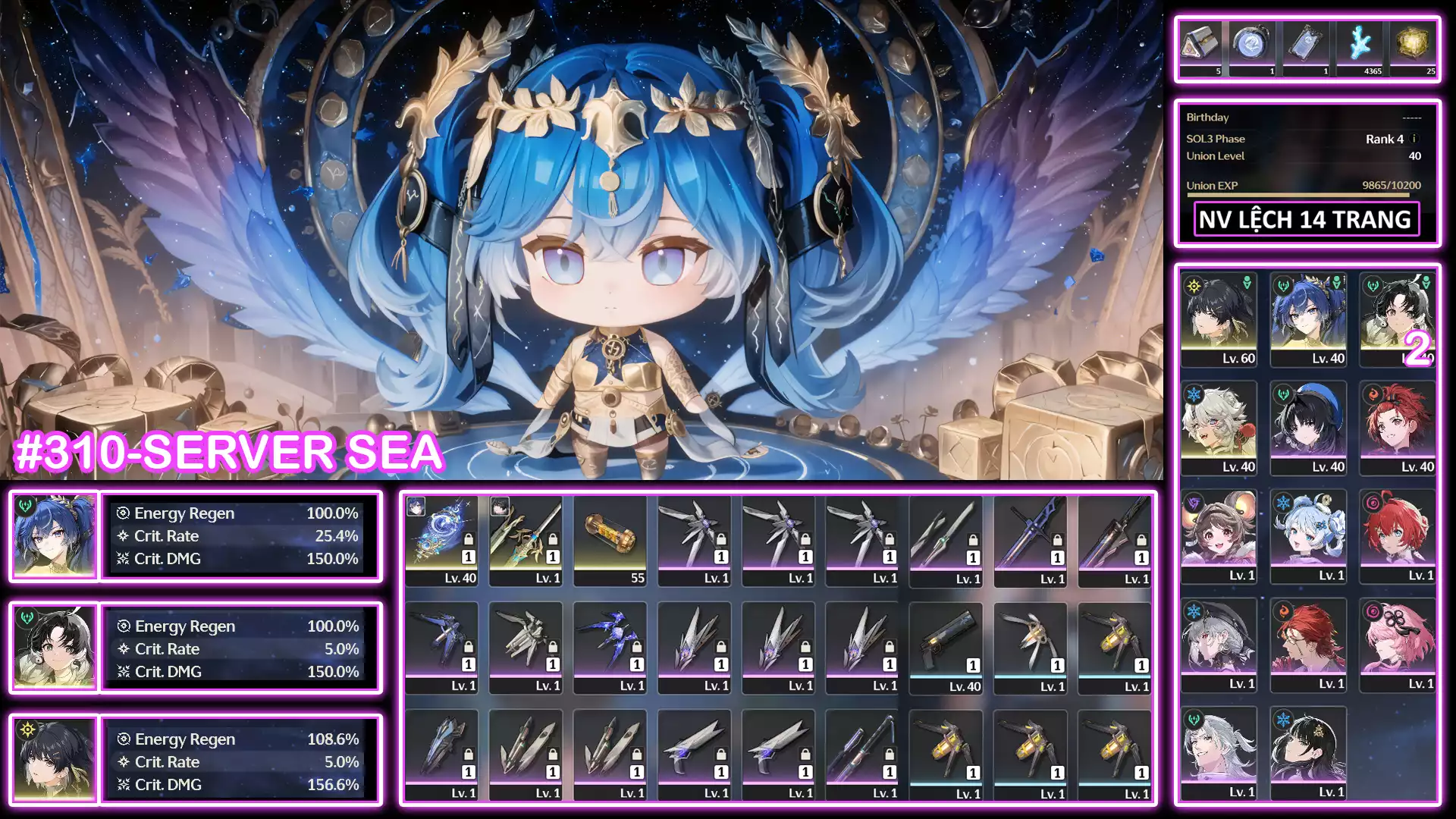Click the Glacio element icon on the white-haired character
Screen dimensions: 1456x819
tap(1194, 395)
